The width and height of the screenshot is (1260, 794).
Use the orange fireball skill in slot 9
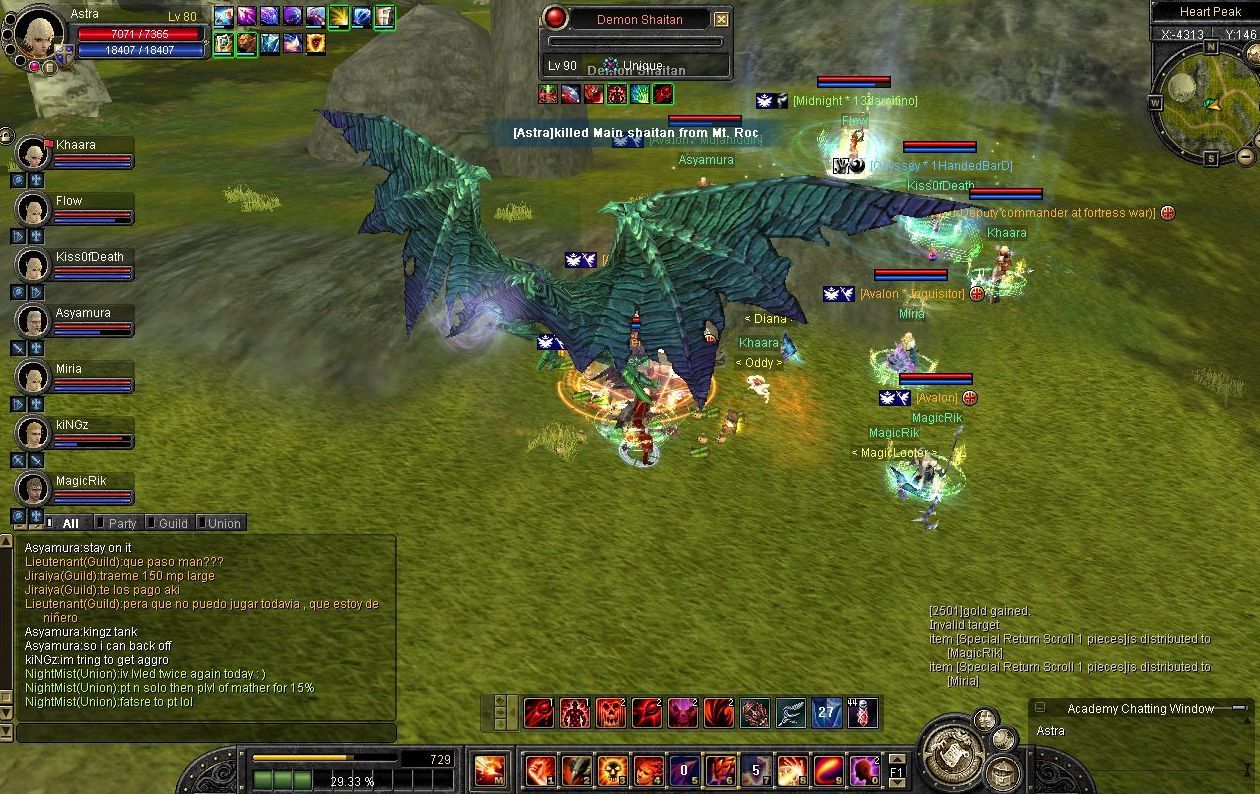pos(828,771)
